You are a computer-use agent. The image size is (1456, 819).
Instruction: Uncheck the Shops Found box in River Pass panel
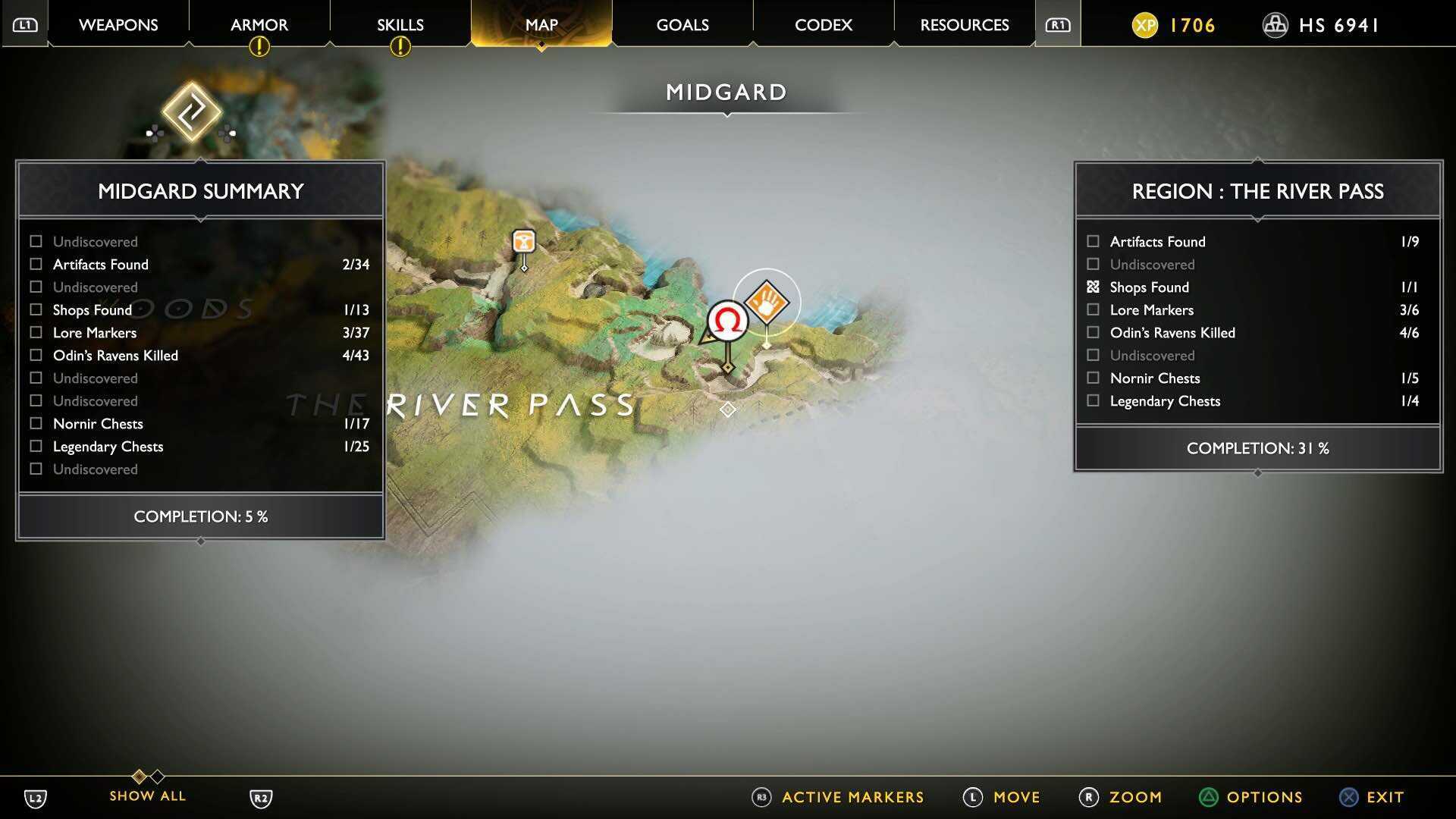(x=1093, y=287)
